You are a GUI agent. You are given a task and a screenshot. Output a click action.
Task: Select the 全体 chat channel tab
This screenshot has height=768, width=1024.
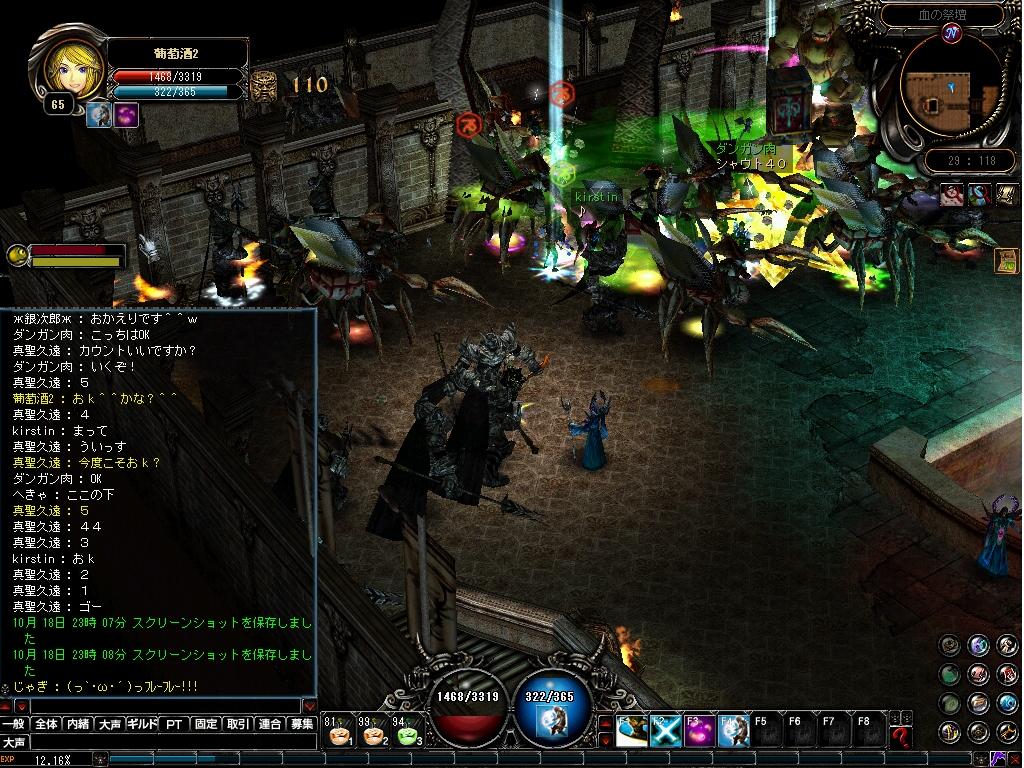pyautogui.click(x=46, y=724)
